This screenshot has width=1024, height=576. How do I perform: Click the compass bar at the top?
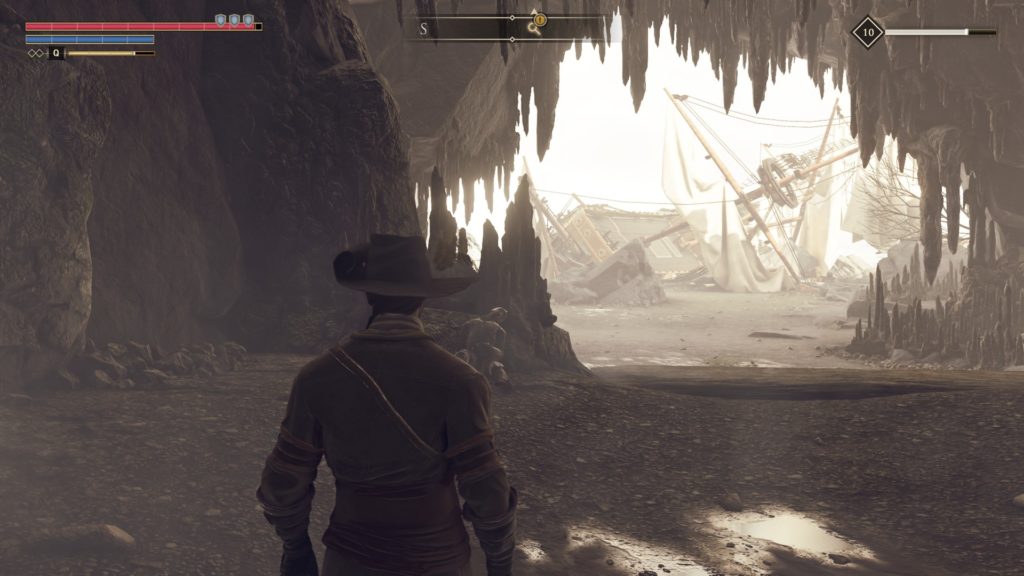pos(470,28)
